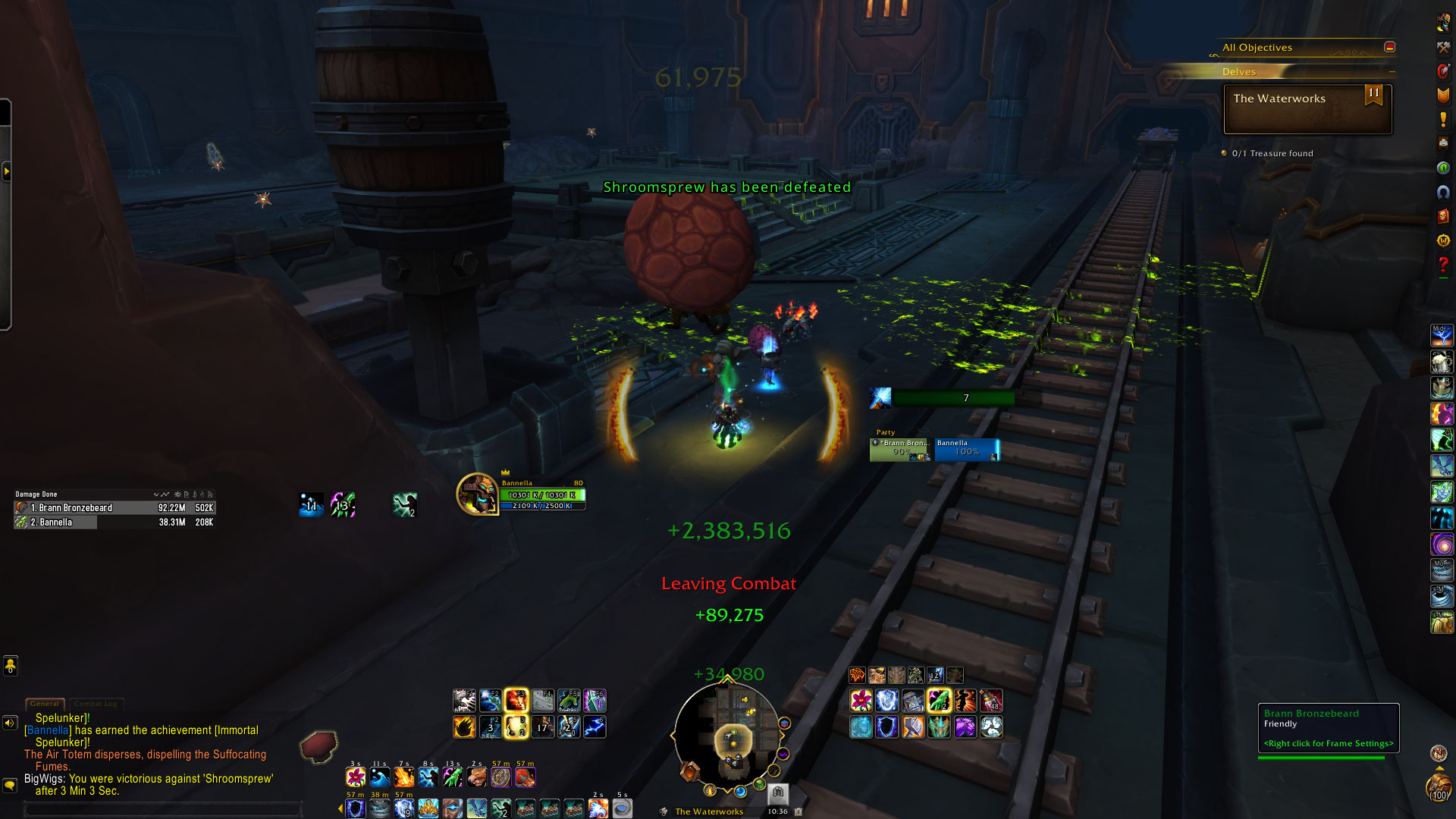Open the professions crossed-hammers micro button
This screenshot has height=819, width=1456.
pos(1442,47)
